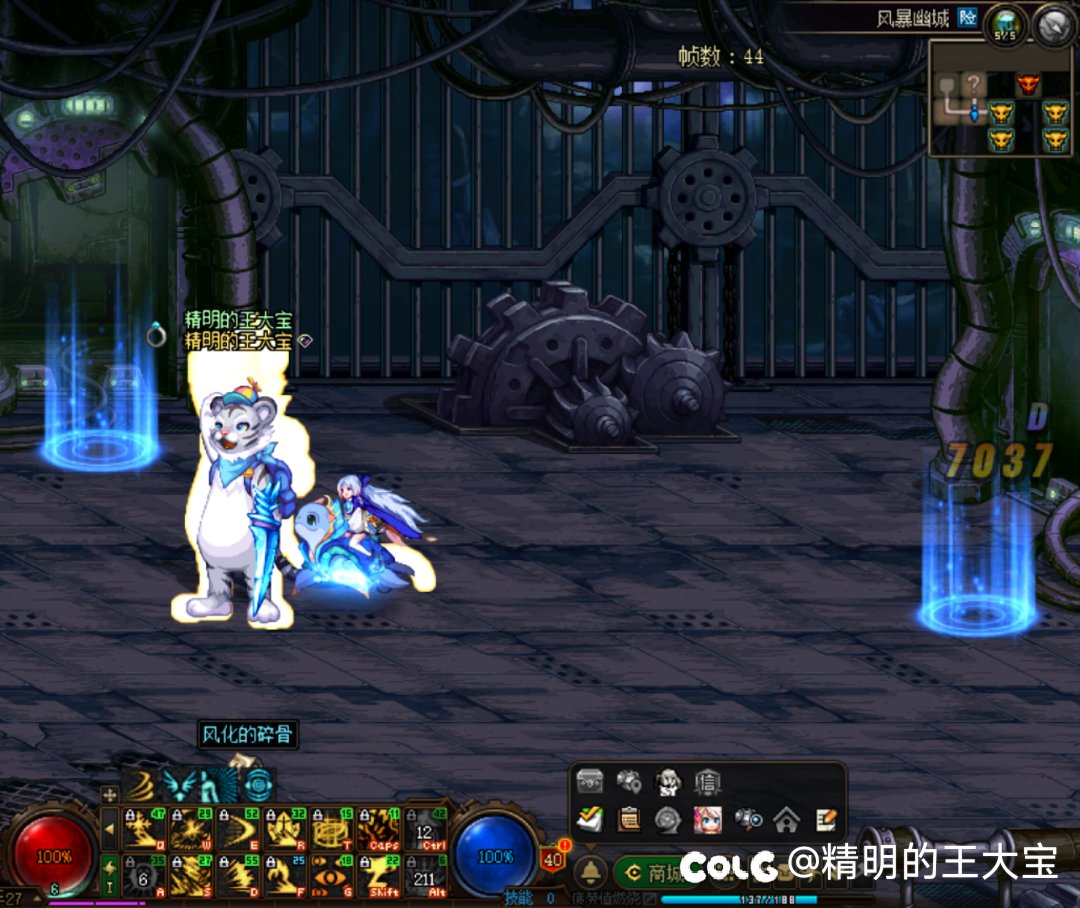Click the skill bar left arrow toggle
Image resolution: width=1080 pixels, height=908 pixels.
tap(109, 829)
